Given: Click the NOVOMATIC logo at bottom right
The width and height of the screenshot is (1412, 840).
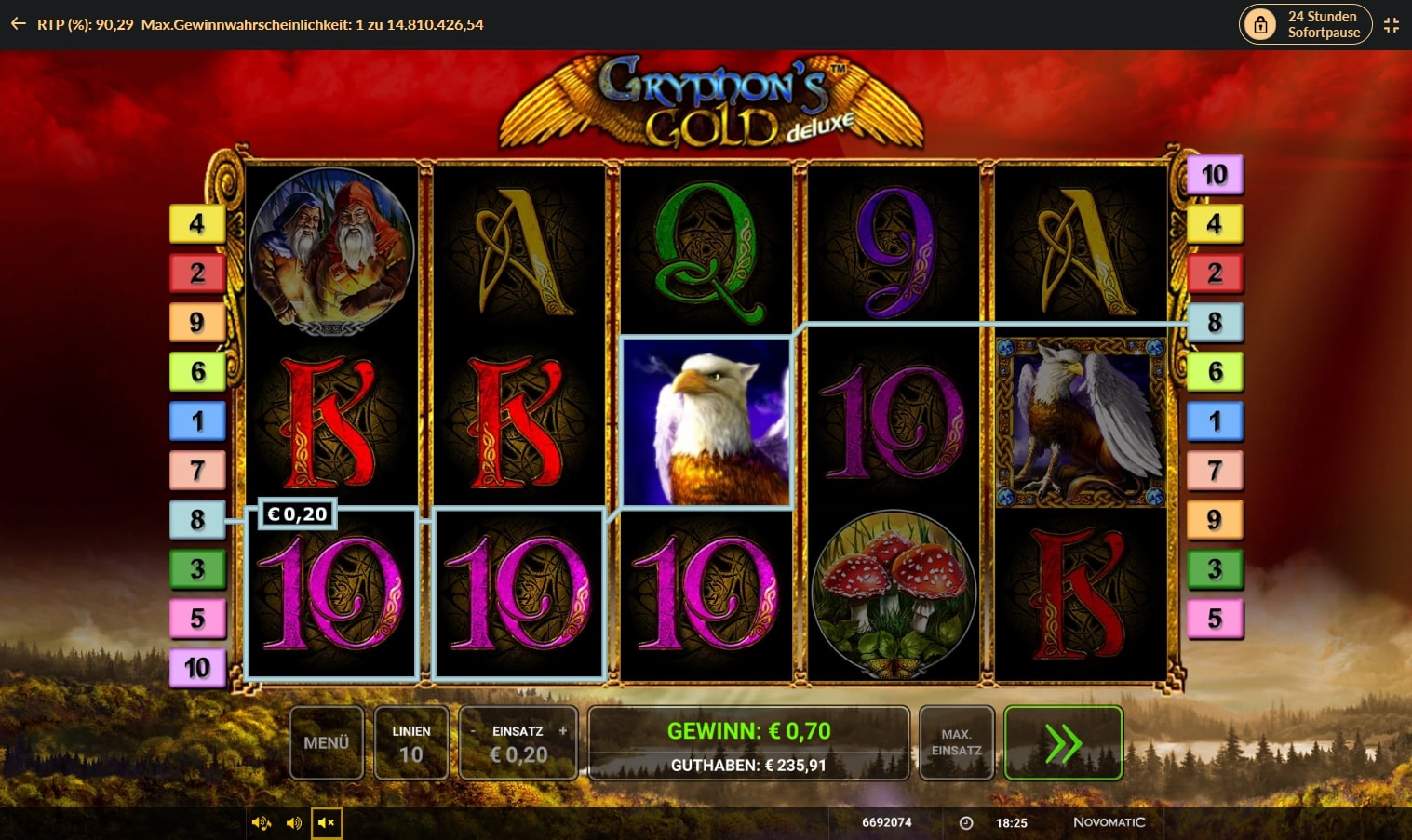Looking at the screenshot, I should coord(1111,822).
